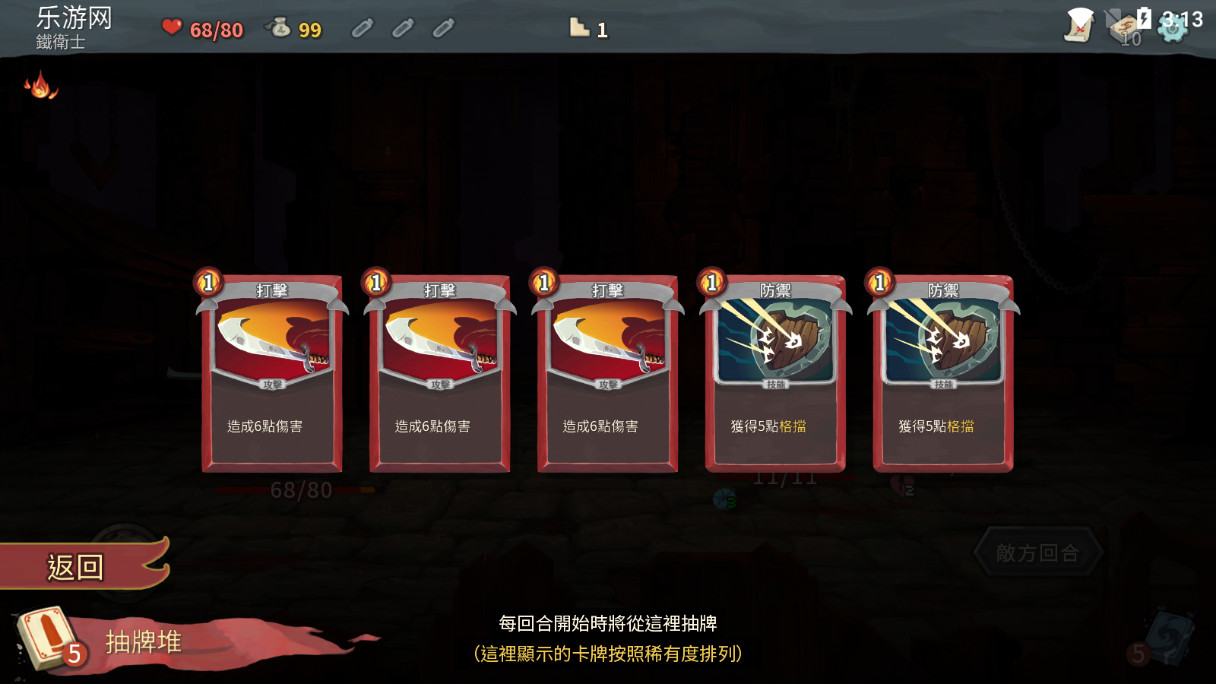
Task: Inspect the Burning Blood flame relic
Action: coord(40,85)
